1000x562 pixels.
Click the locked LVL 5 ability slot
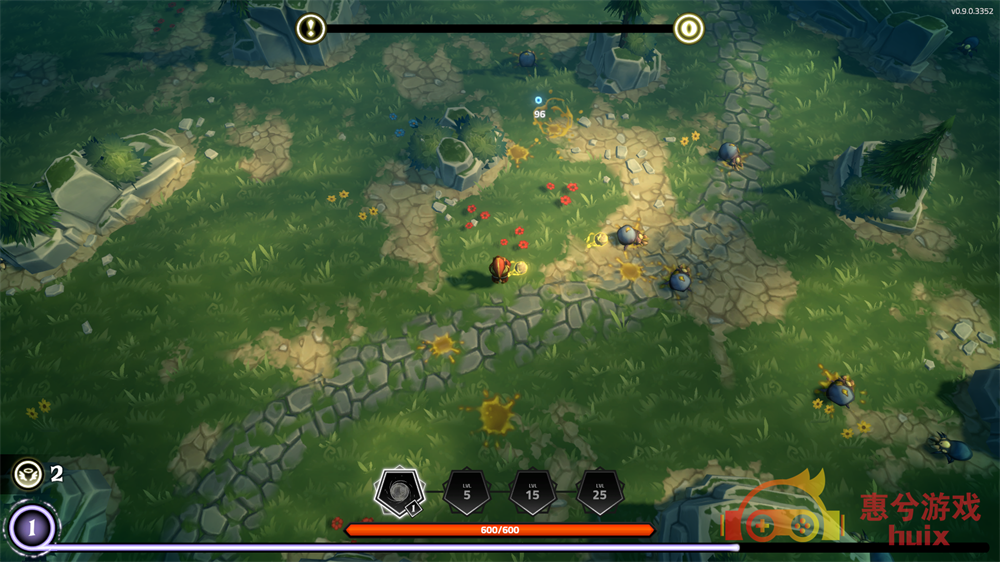(x=466, y=492)
